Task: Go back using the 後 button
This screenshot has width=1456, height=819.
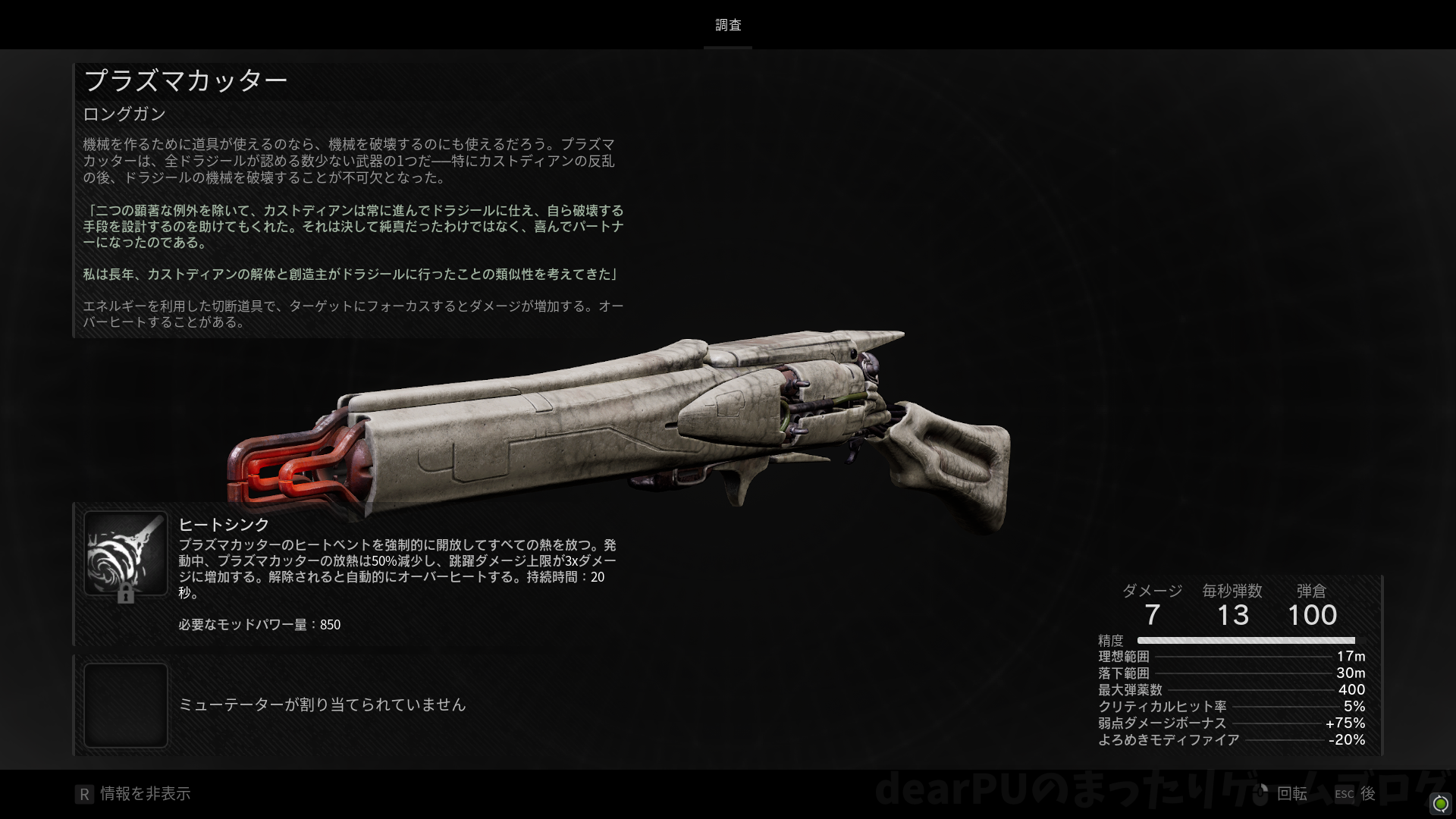Action: coord(1356,794)
